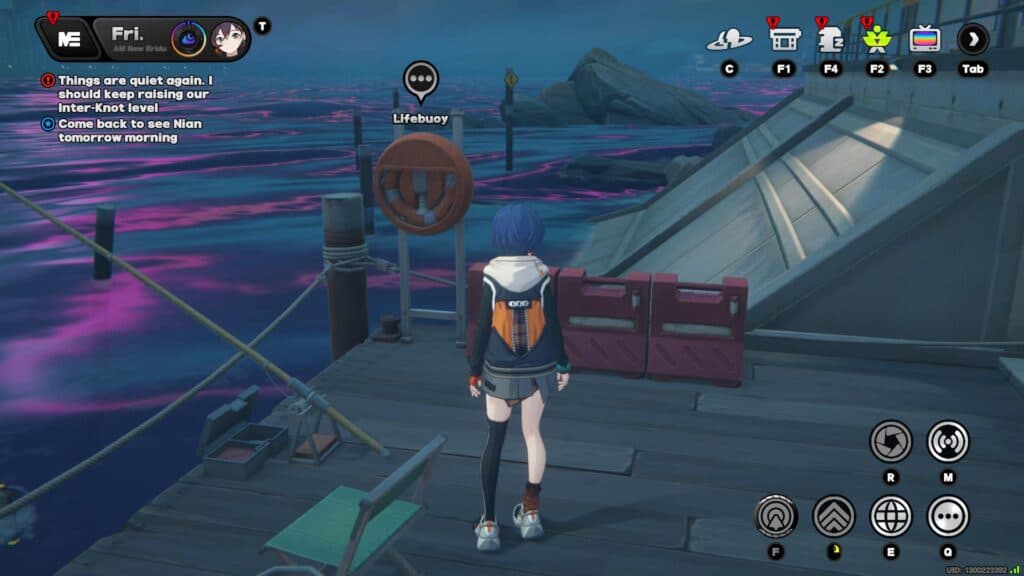Screen dimensions: 1024x576
Task: Open the globe Inter-Knot icon
Action: (x=890, y=516)
